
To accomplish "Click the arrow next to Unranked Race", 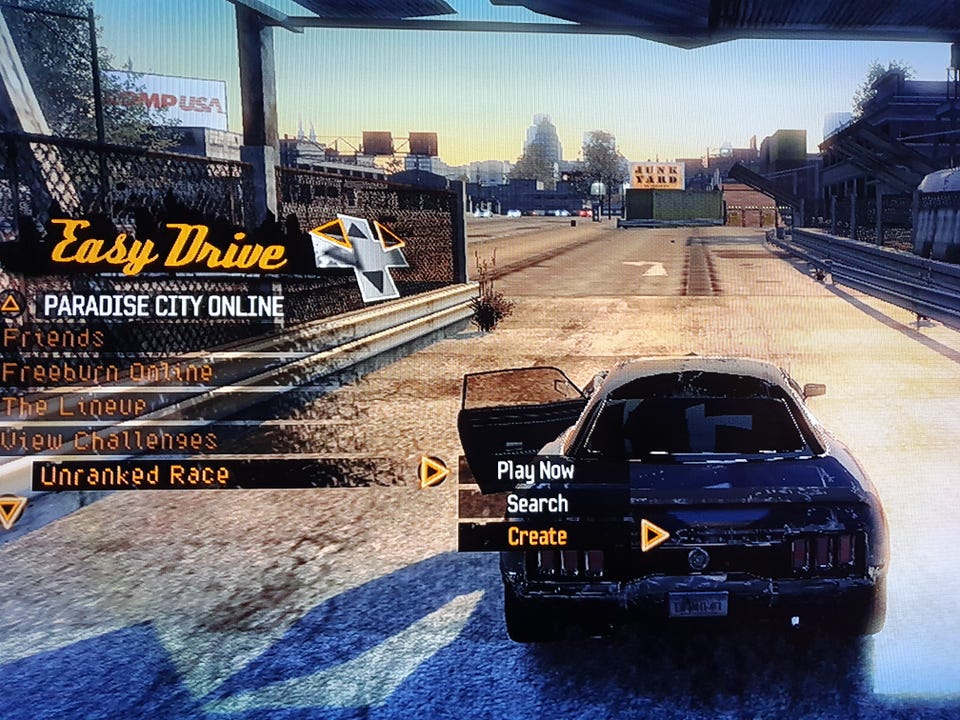I will coord(433,471).
